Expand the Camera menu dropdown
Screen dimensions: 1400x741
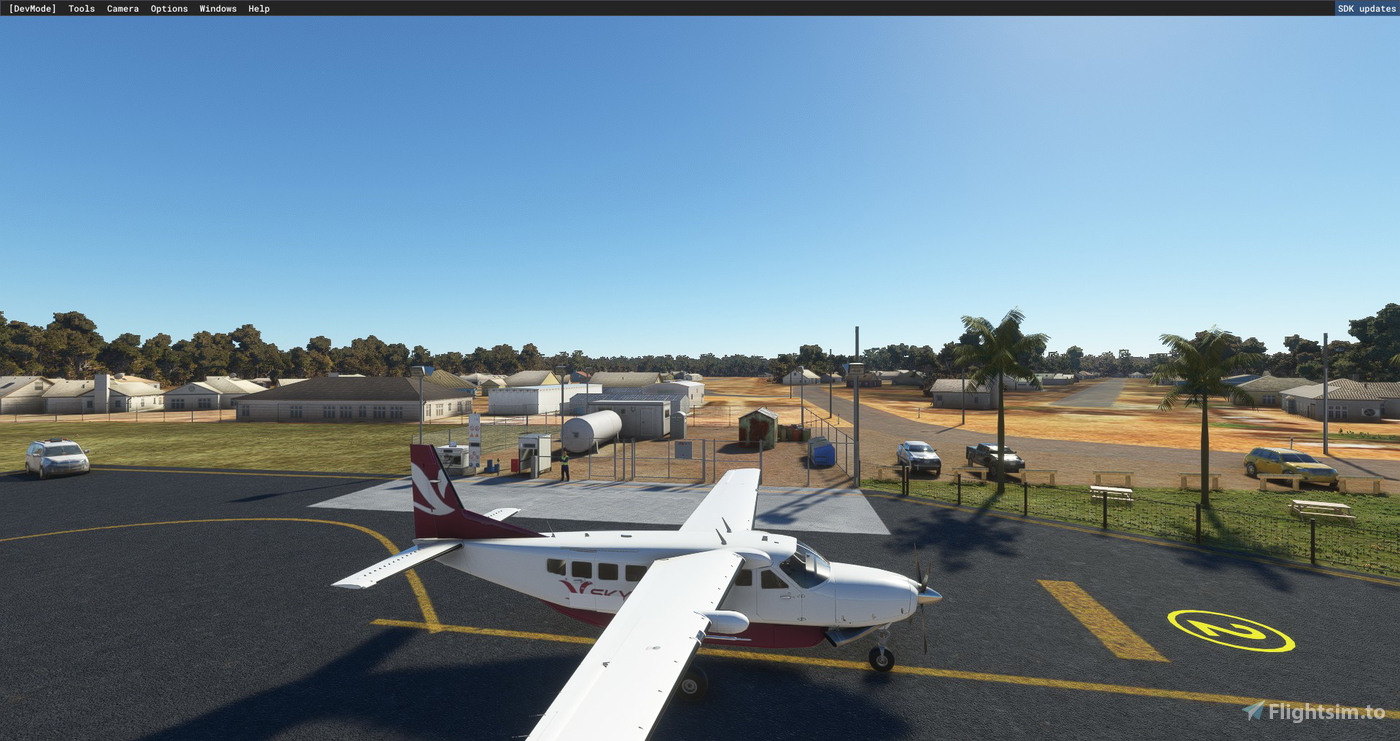(122, 8)
